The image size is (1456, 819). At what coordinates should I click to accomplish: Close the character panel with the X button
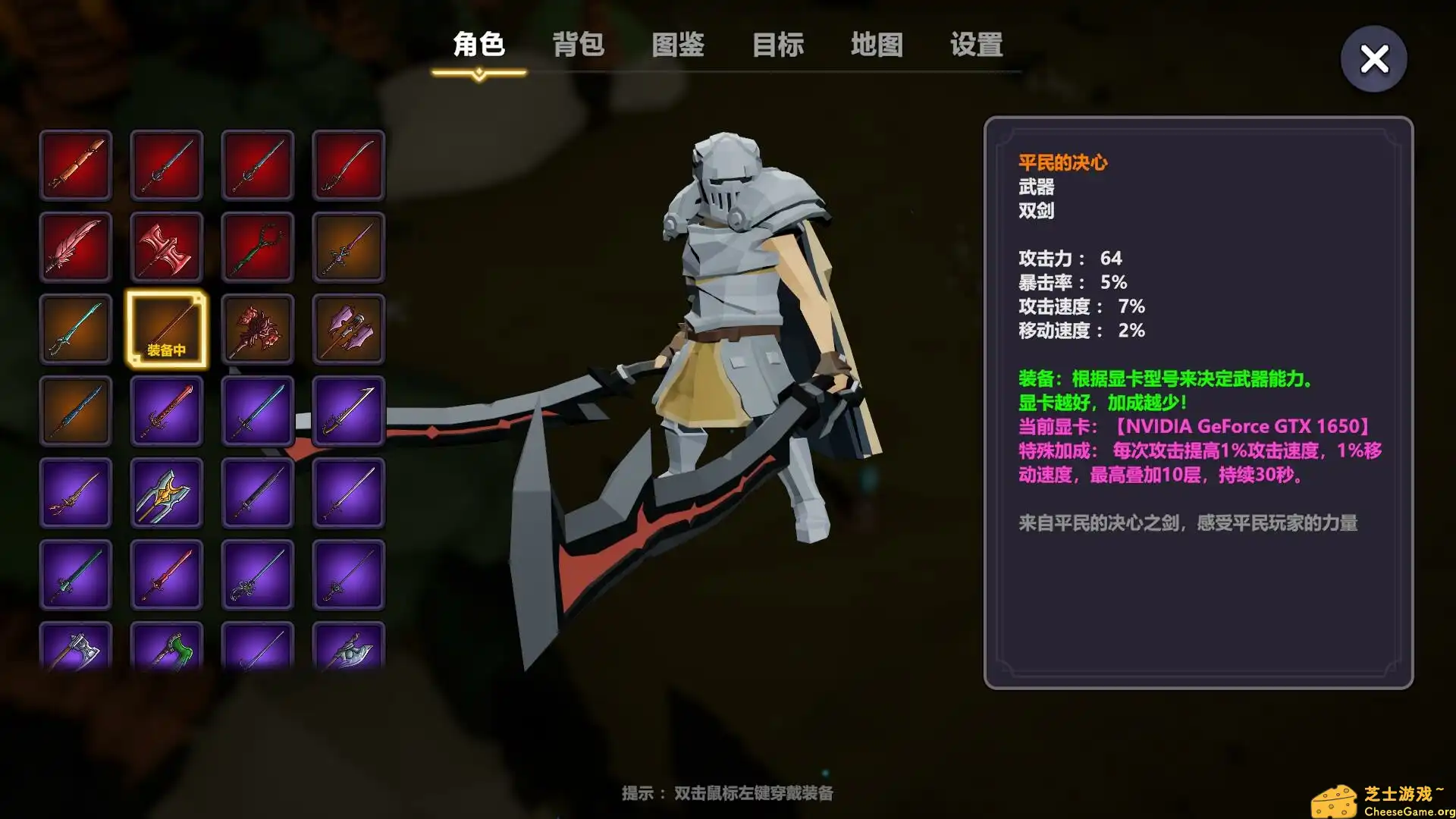(1373, 58)
